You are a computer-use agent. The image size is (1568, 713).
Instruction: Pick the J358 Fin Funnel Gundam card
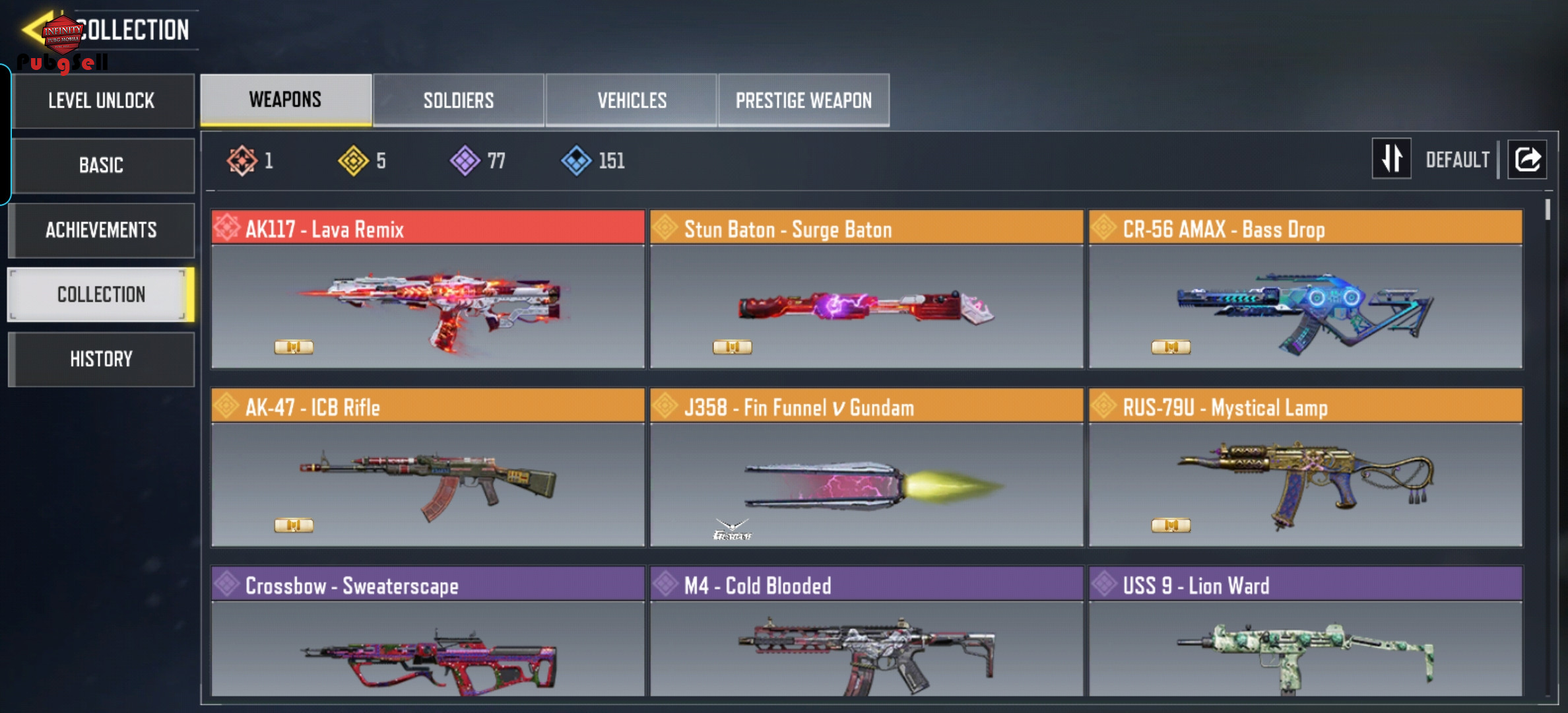pos(866,467)
